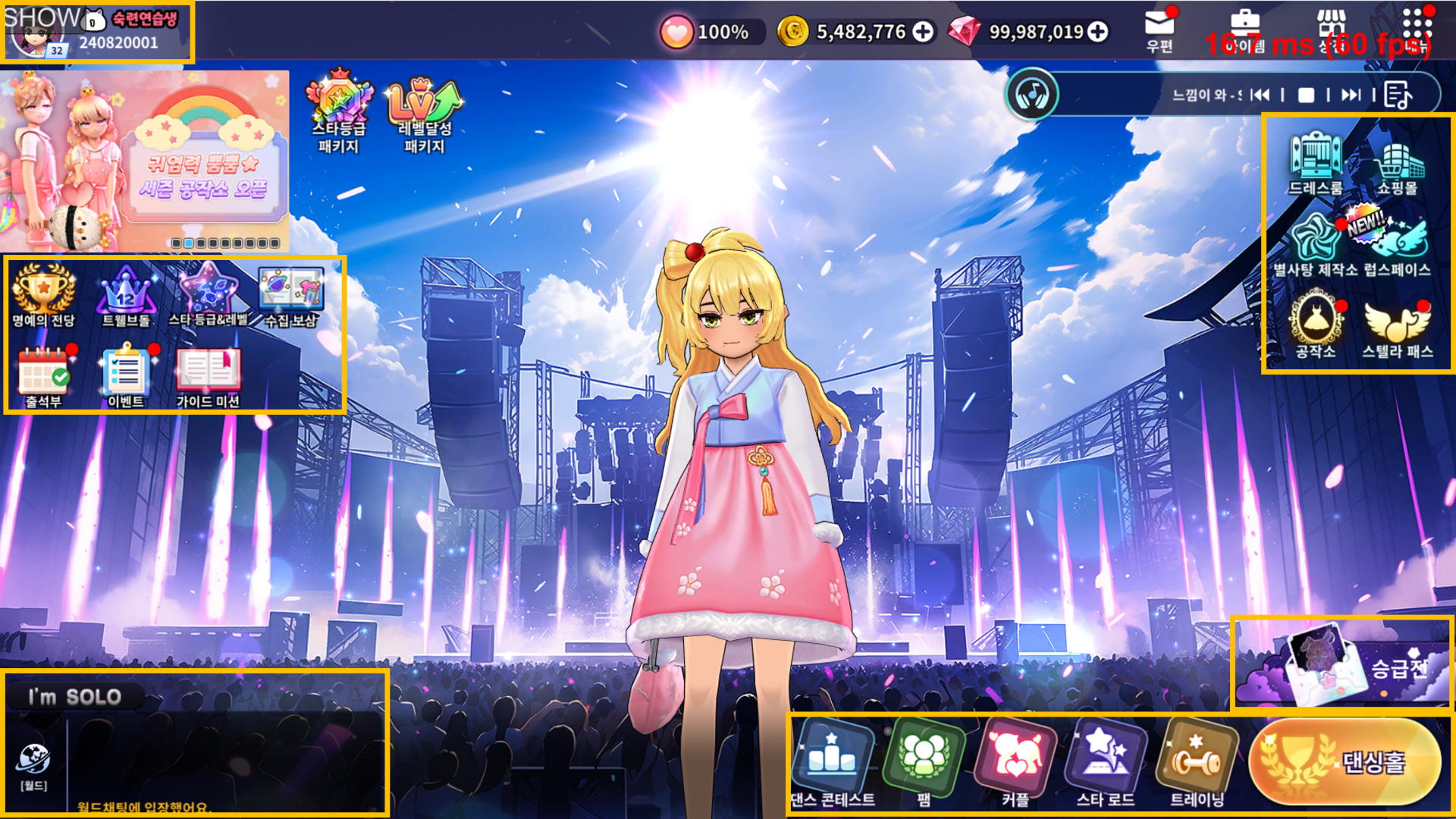This screenshot has height=819, width=1456.
Task: Open the 이벤트 list
Action: (126, 377)
